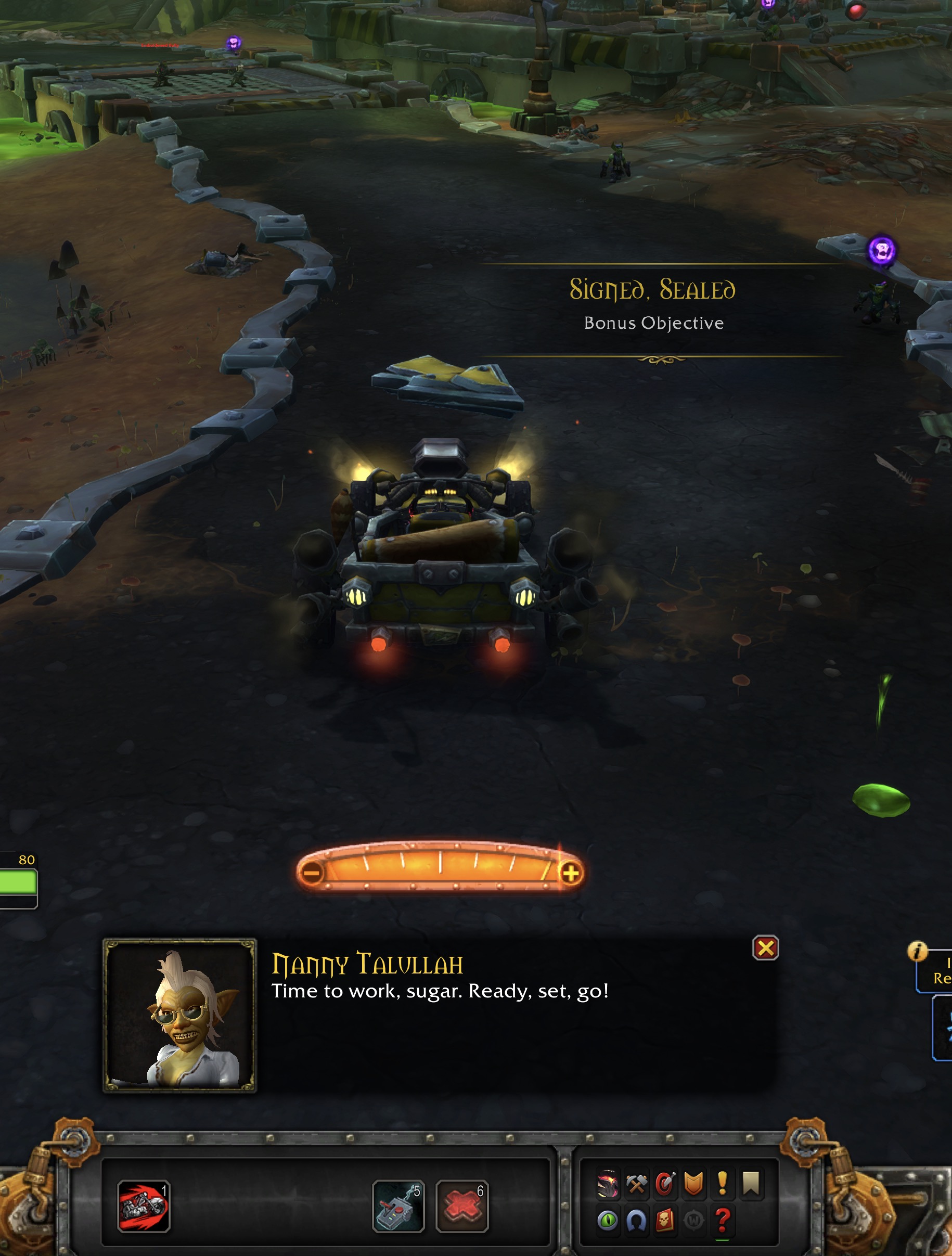
Task: Click the minus button on the orange gauge
Action: tap(312, 873)
